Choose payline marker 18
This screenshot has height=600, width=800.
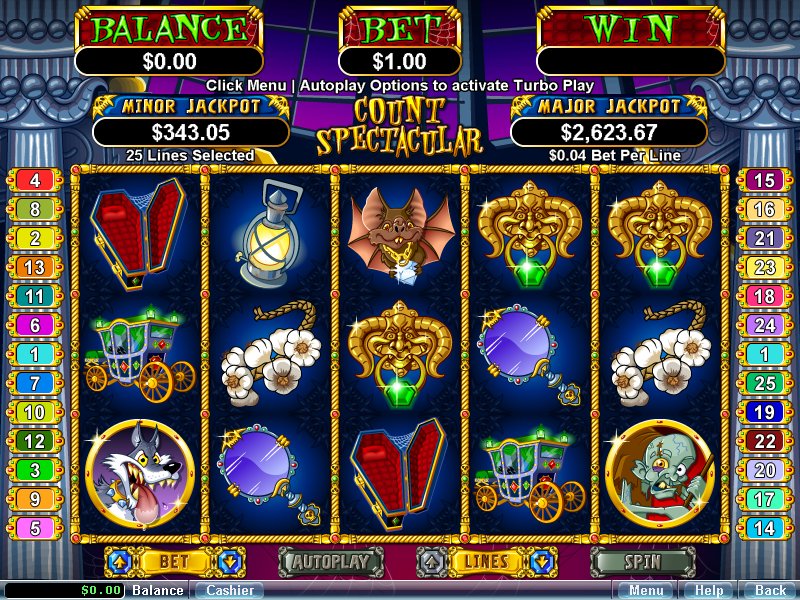(x=764, y=297)
